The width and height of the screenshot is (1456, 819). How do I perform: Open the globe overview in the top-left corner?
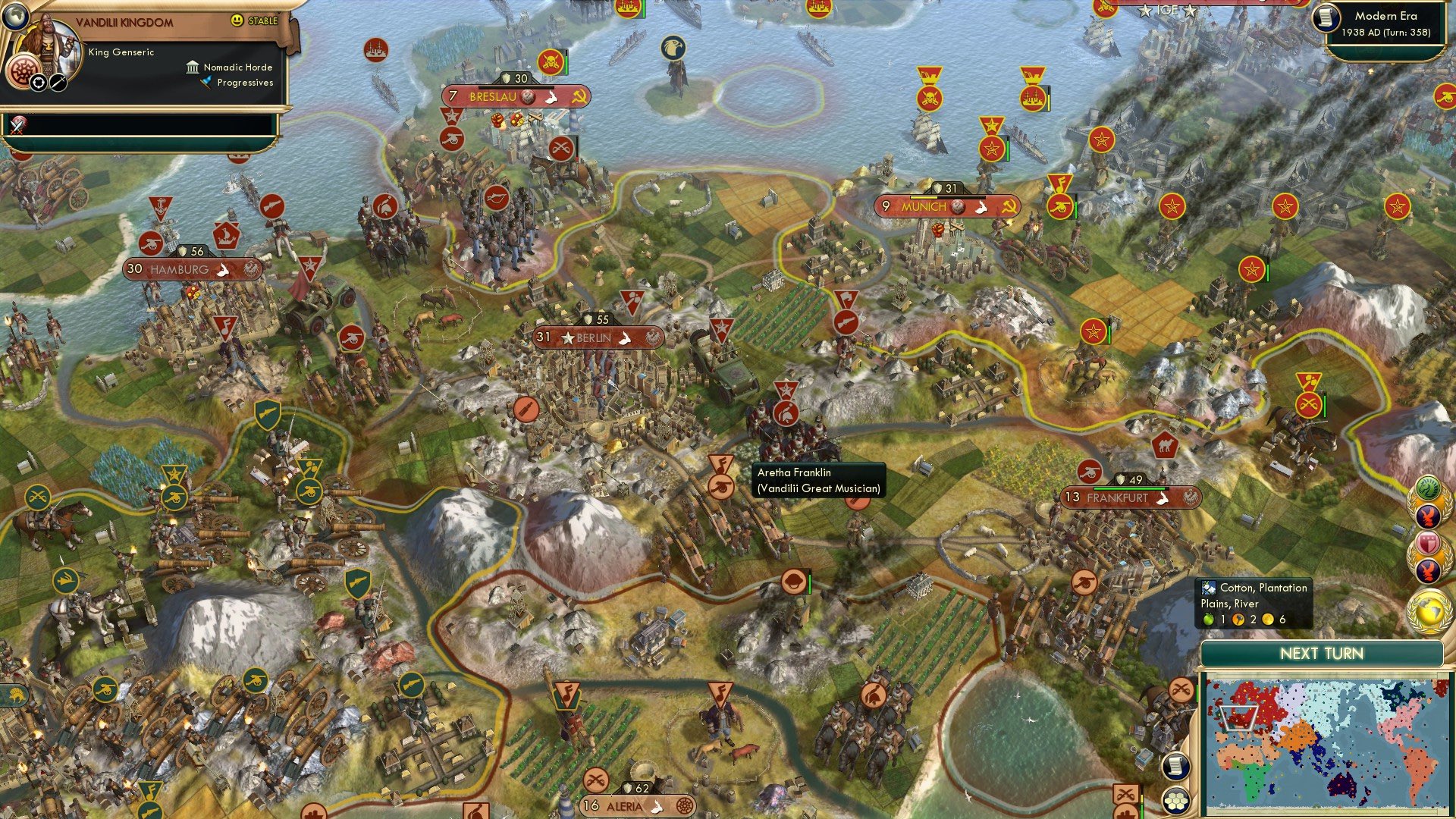(x=16, y=17)
